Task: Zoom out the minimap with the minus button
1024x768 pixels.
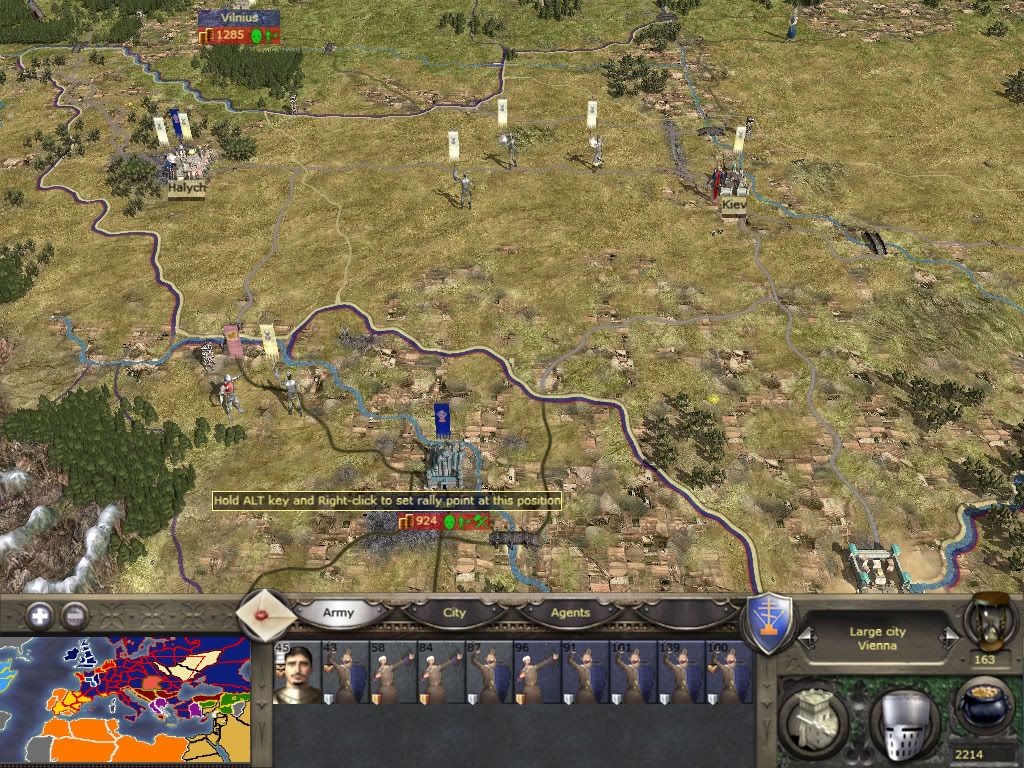Action: point(73,615)
